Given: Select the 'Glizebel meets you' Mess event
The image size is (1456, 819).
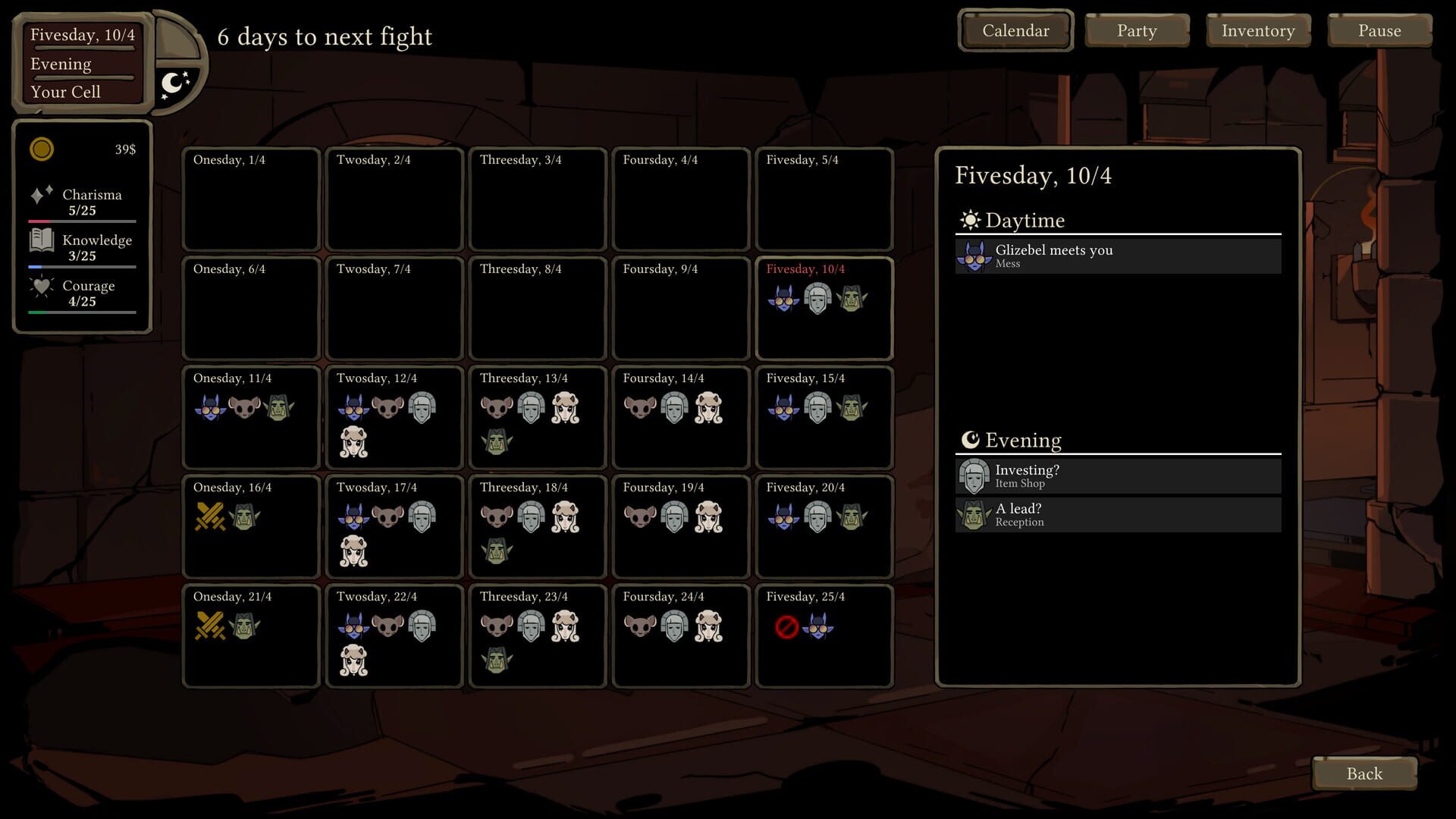Looking at the screenshot, I should pyautogui.click(x=1116, y=256).
